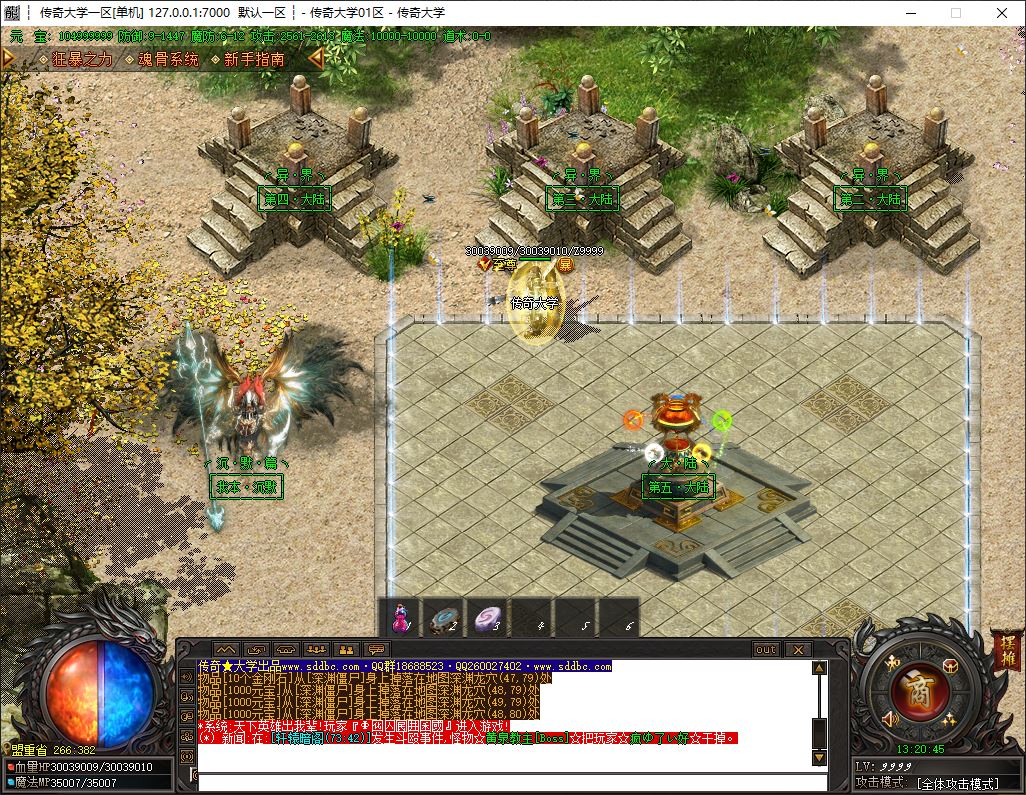Select the red potion in hotbar slot 1
The width and height of the screenshot is (1026, 795).
click(x=400, y=617)
